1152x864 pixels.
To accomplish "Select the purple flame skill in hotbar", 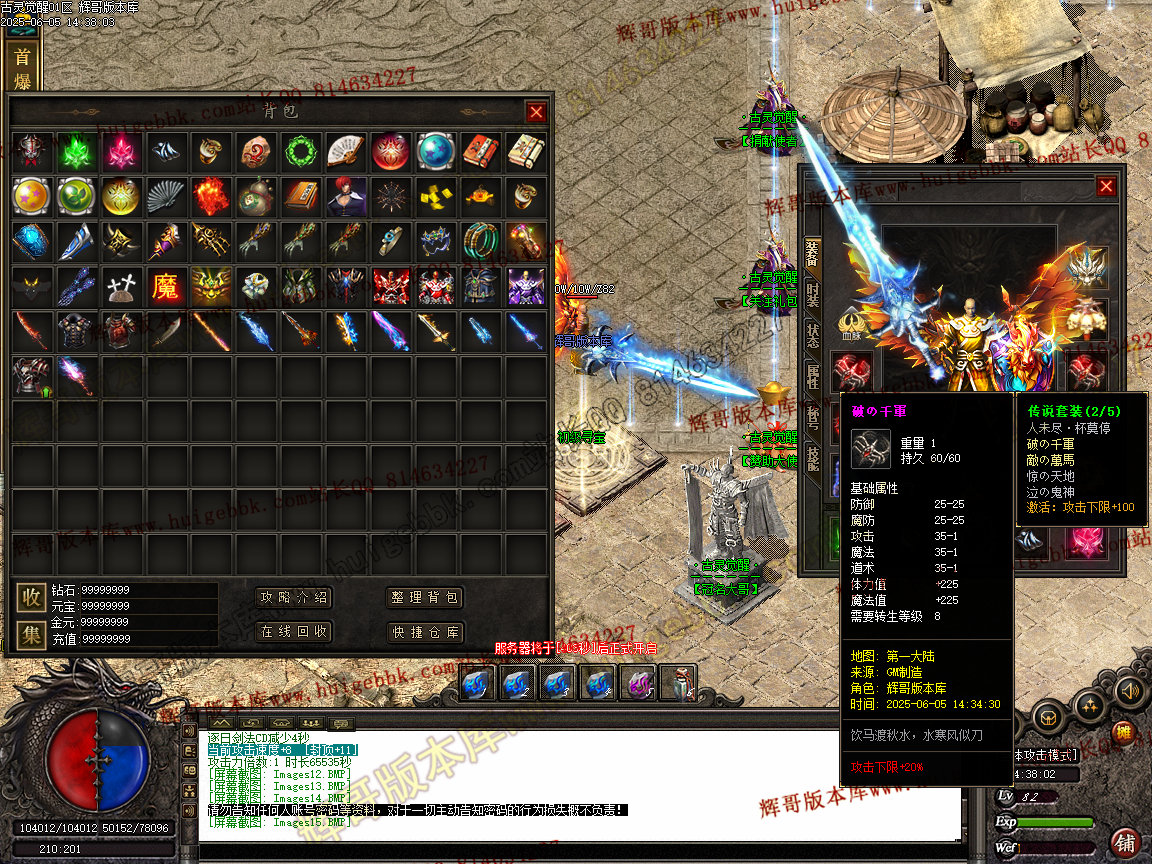I will click(x=637, y=685).
